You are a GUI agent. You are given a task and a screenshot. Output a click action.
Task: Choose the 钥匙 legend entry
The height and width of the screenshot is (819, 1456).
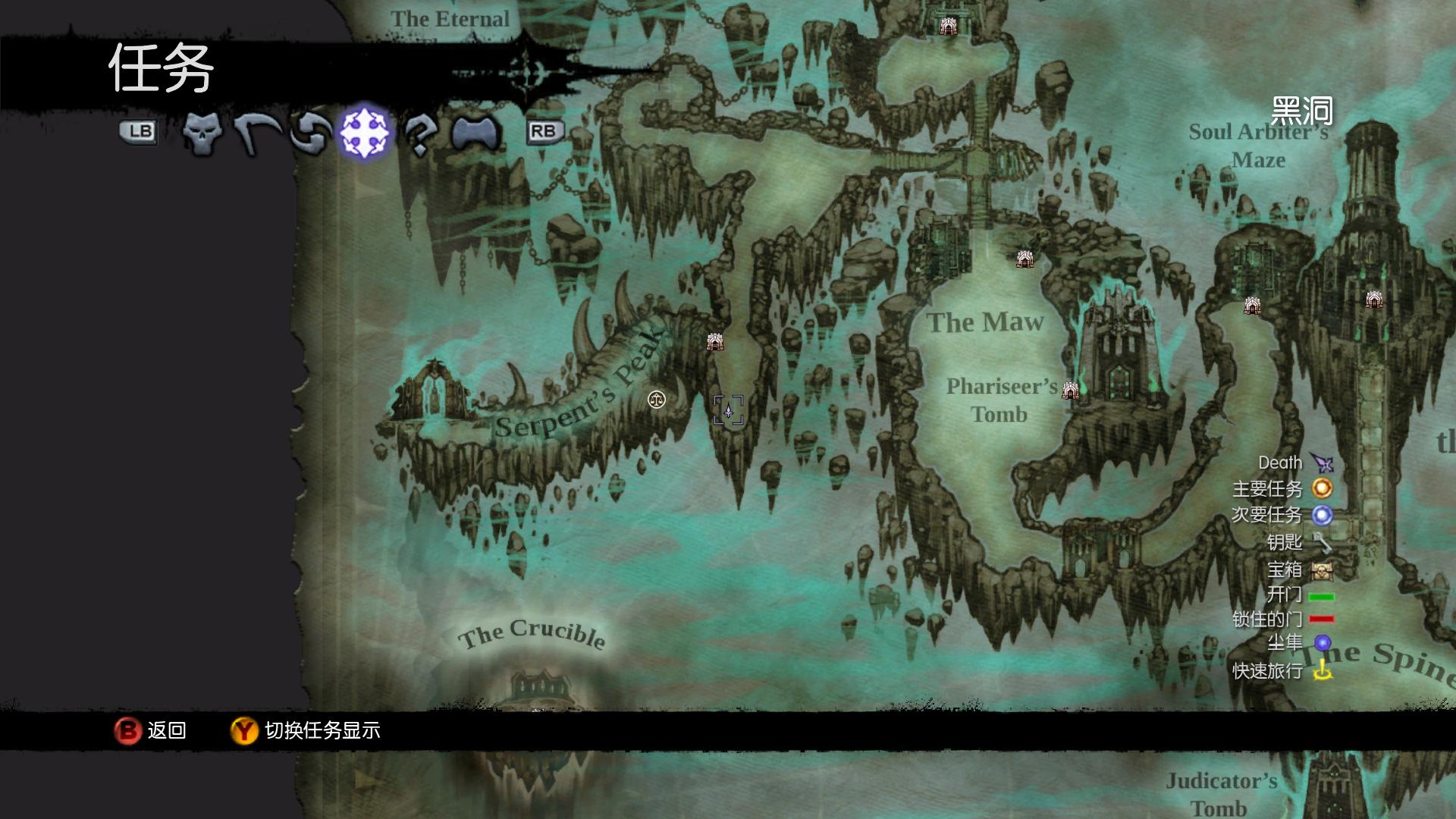pos(1299,542)
